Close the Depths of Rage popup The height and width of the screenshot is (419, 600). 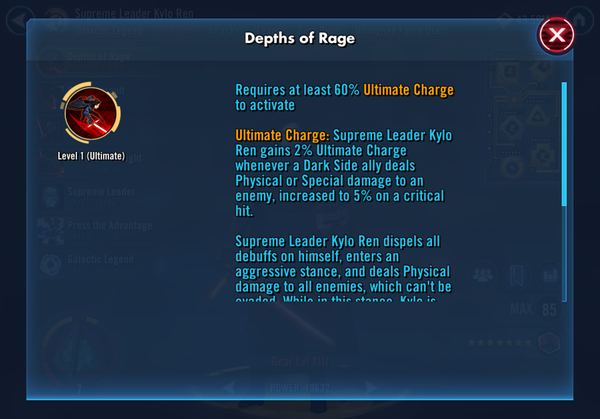pos(556,37)
